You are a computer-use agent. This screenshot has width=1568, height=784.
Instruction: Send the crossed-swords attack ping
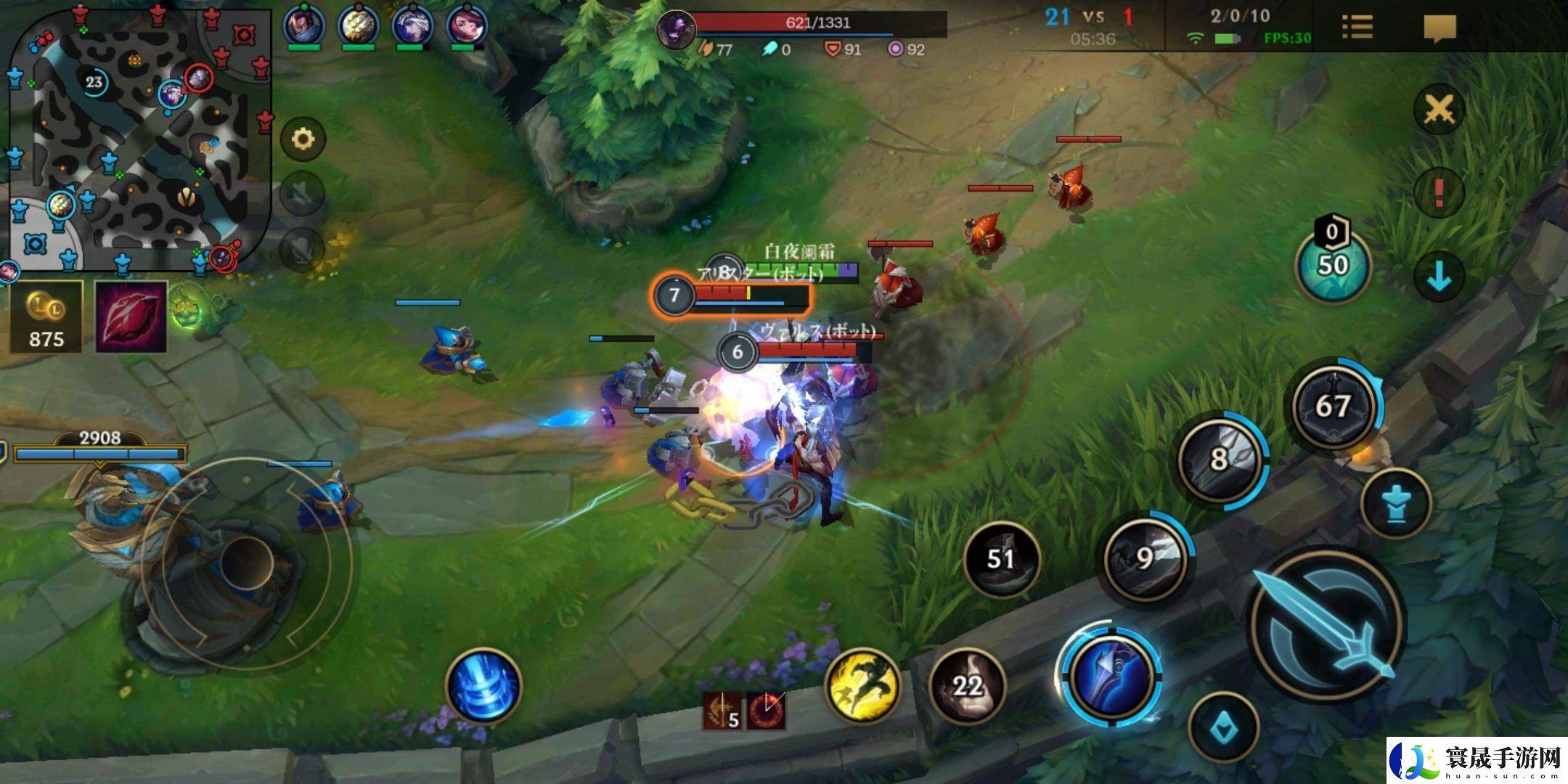[1439, 110]
